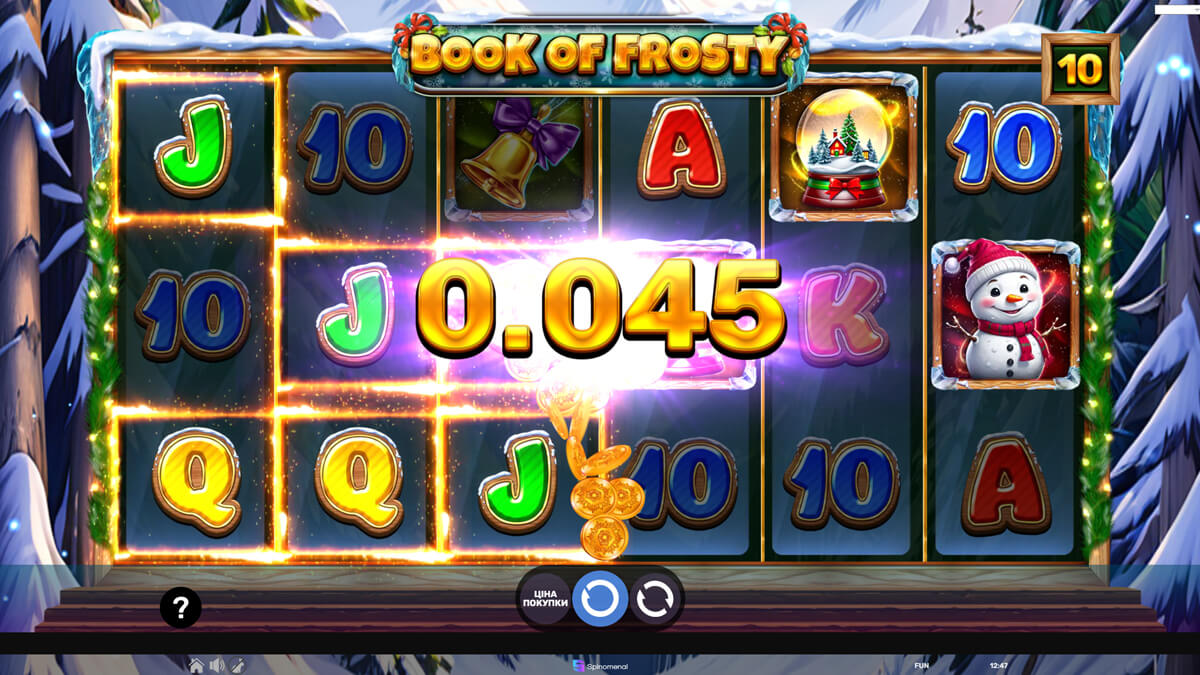
Task: Click the Spinomenal provider logo
Action: coord(600,665)
